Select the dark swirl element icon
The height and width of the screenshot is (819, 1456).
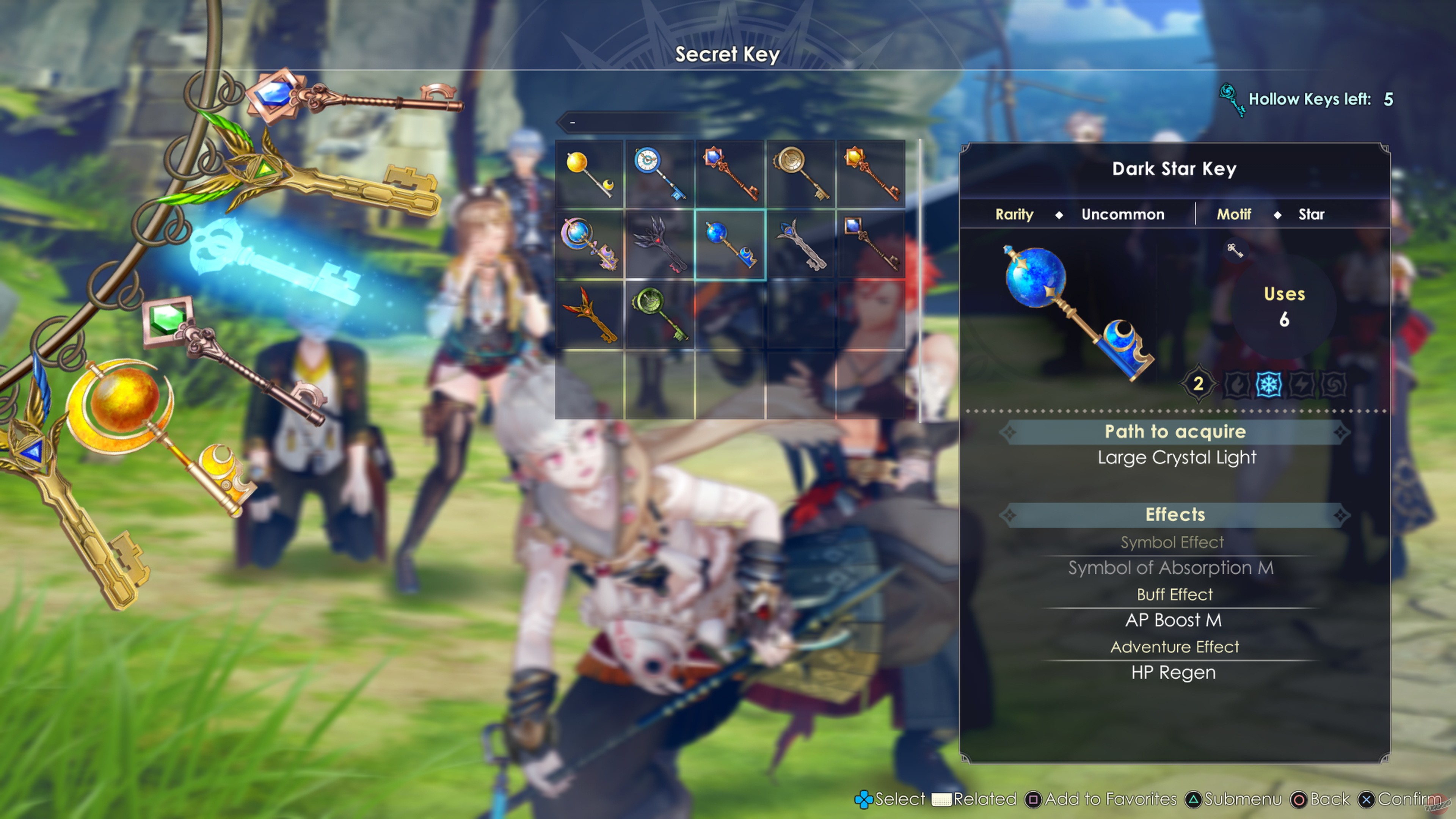click(1334, 385)
